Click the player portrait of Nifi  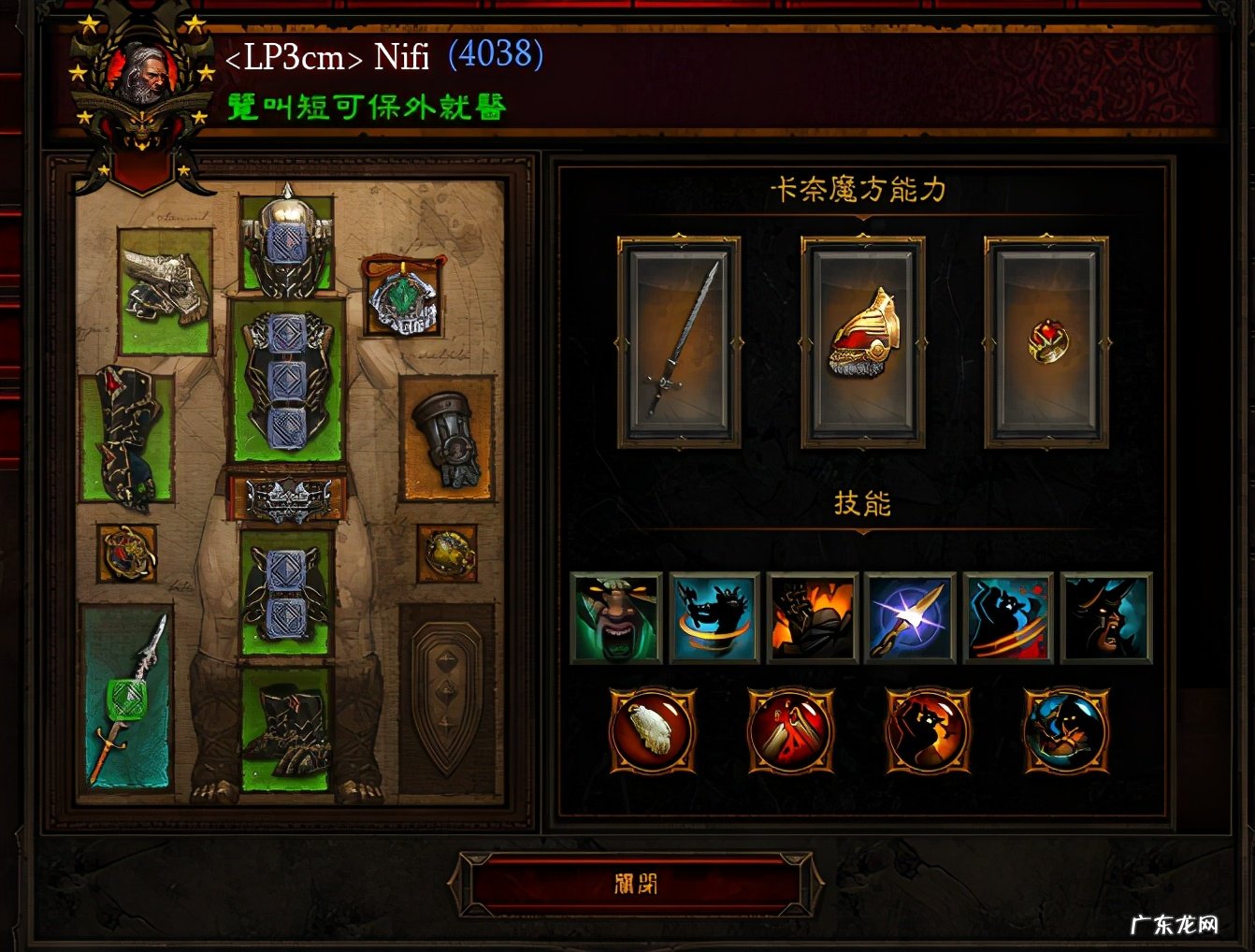pyautogui.click(x=142, y=75)
